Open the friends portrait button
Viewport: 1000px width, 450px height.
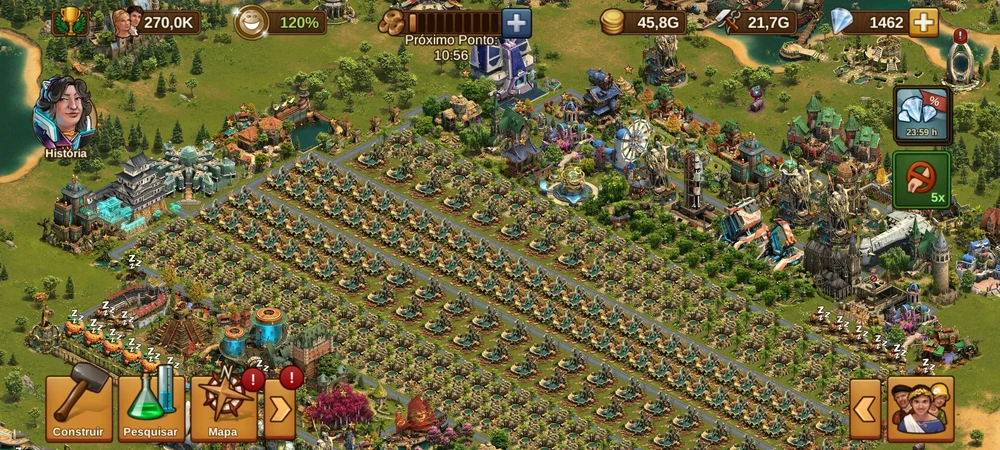[920, 408]
